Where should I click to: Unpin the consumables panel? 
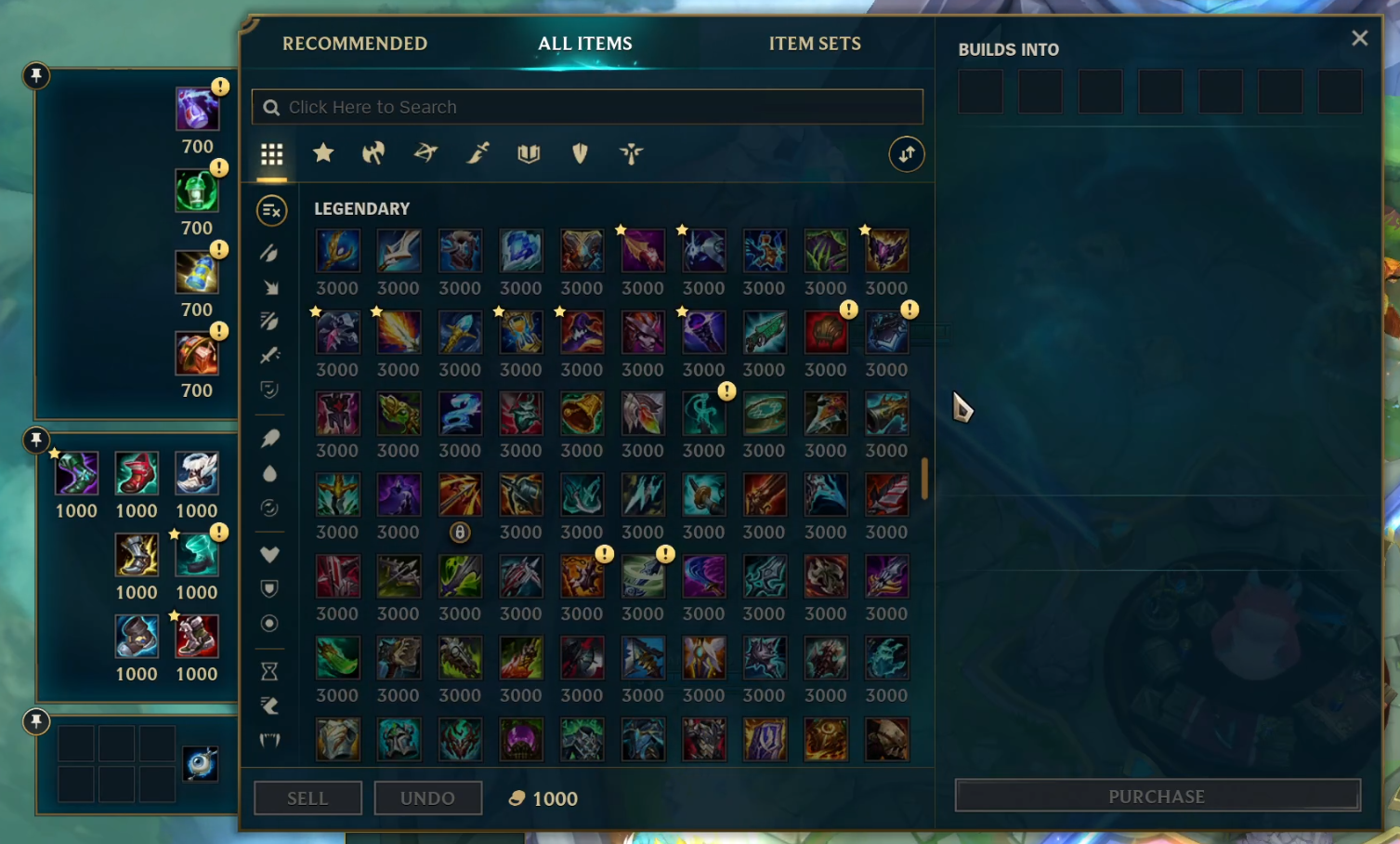pos(37,76)
